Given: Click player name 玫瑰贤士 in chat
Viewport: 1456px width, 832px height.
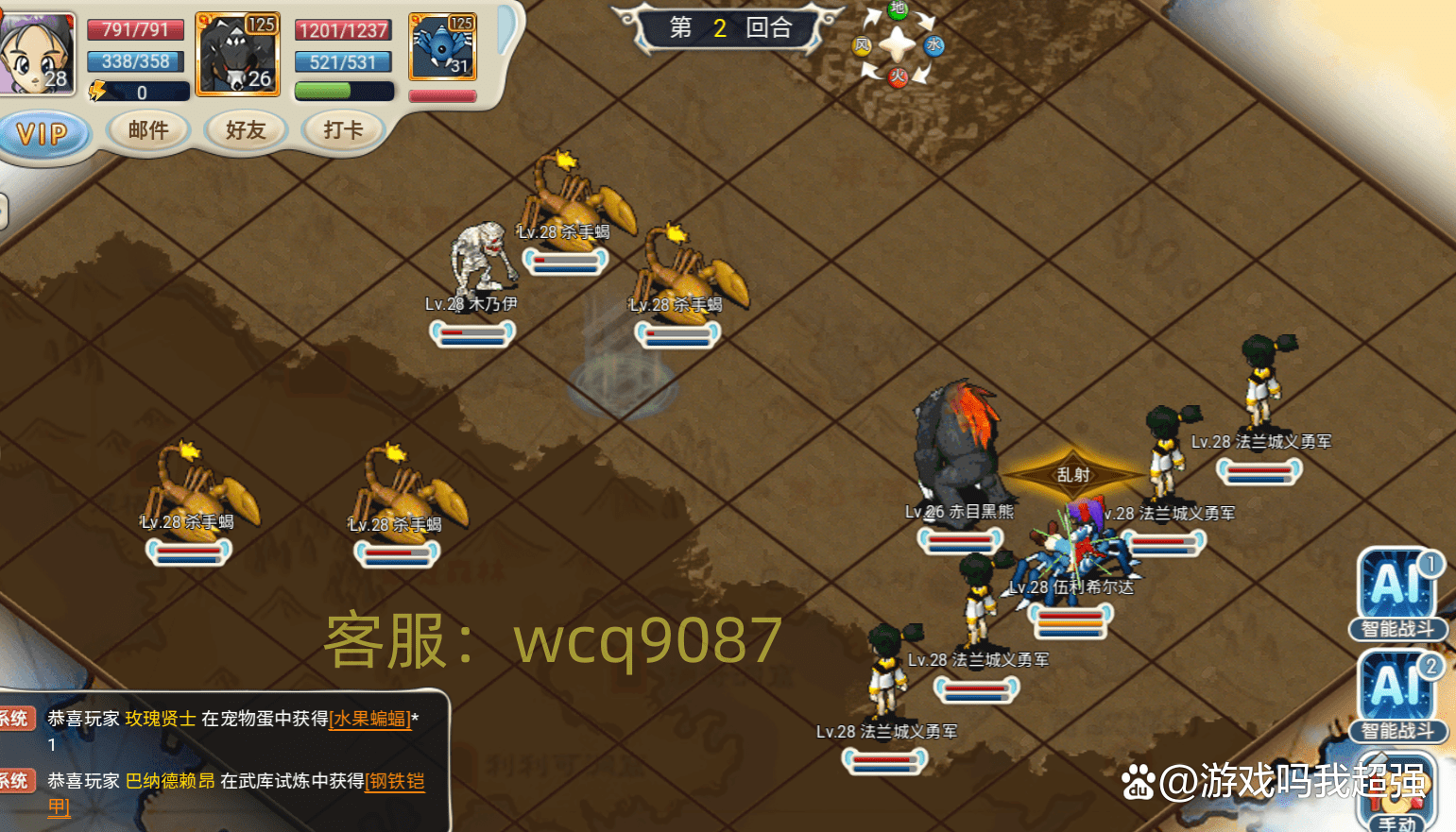Looking at the screenshot, I should (x=161, y=719).
